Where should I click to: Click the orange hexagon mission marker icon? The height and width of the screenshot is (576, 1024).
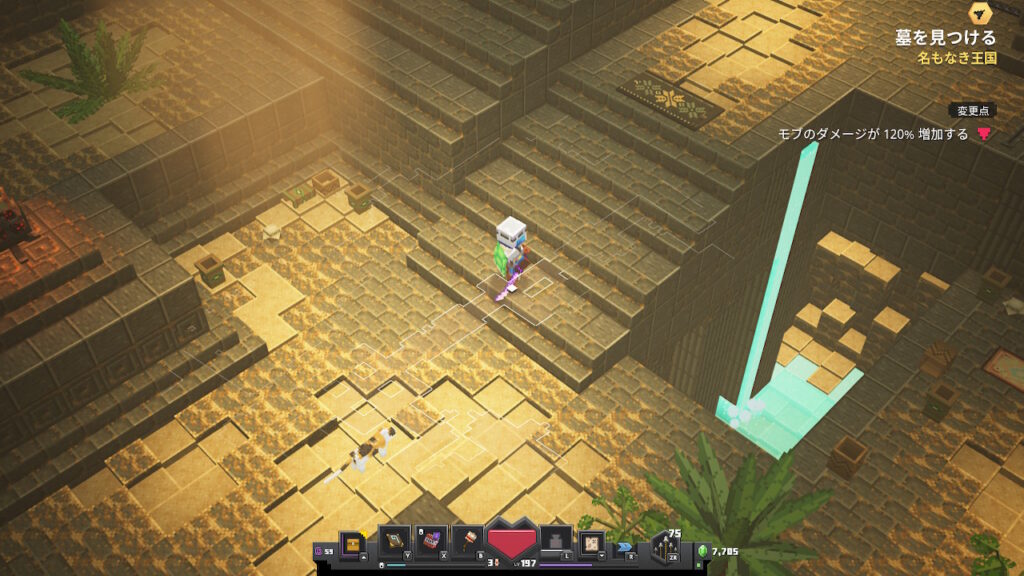click(980, 13)
